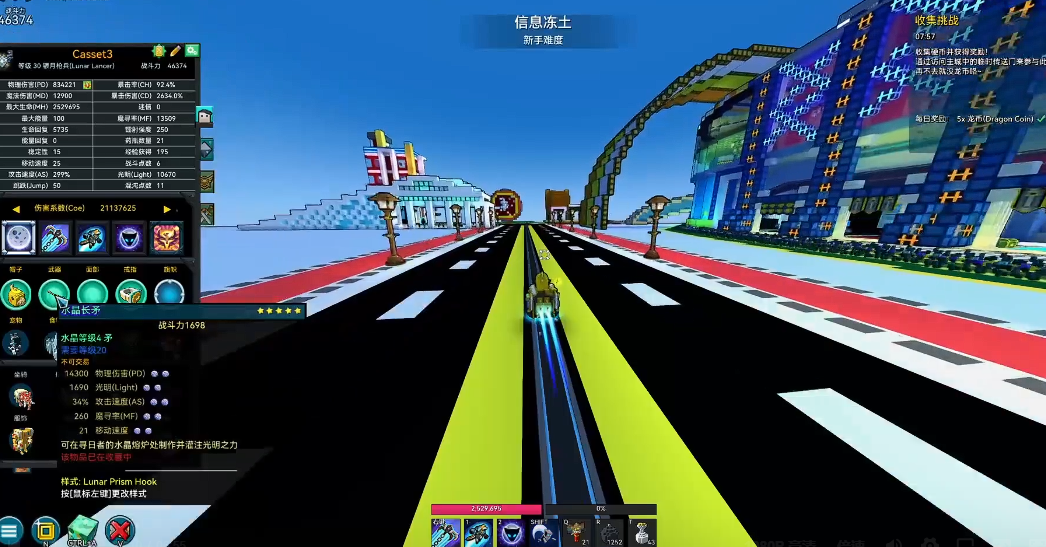Screen dimensions: 1046x547
Task: Use the flask item showing 21
Action: 575,534
